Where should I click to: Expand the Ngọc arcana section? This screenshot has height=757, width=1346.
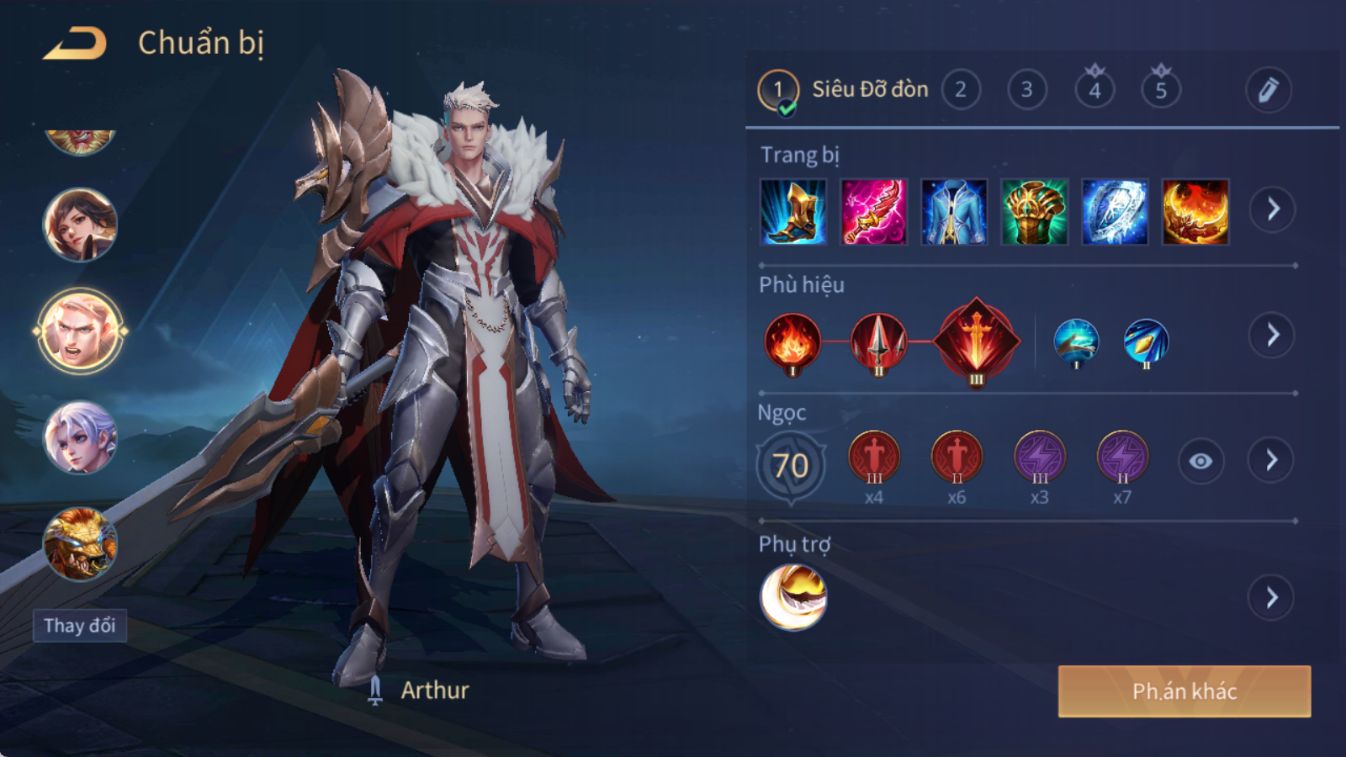coord(1272,460)
